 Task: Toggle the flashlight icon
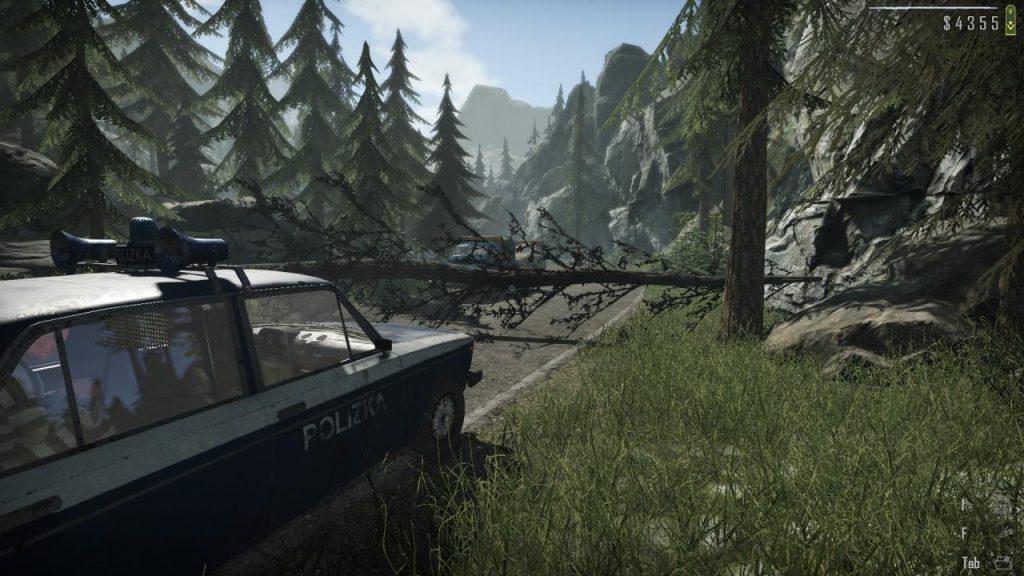(x=1003, y=535)
